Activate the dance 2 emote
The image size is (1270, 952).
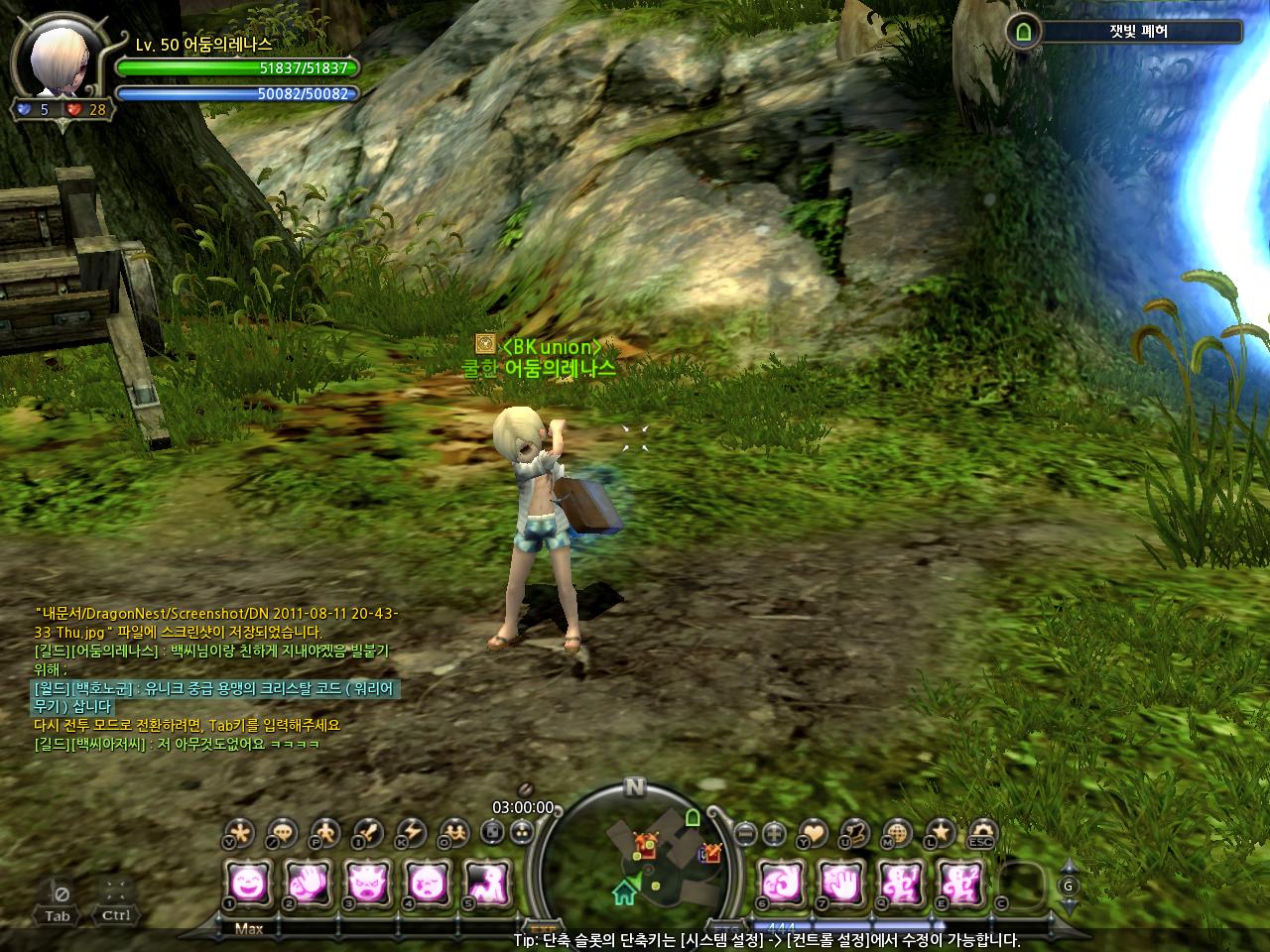(959, 881)
